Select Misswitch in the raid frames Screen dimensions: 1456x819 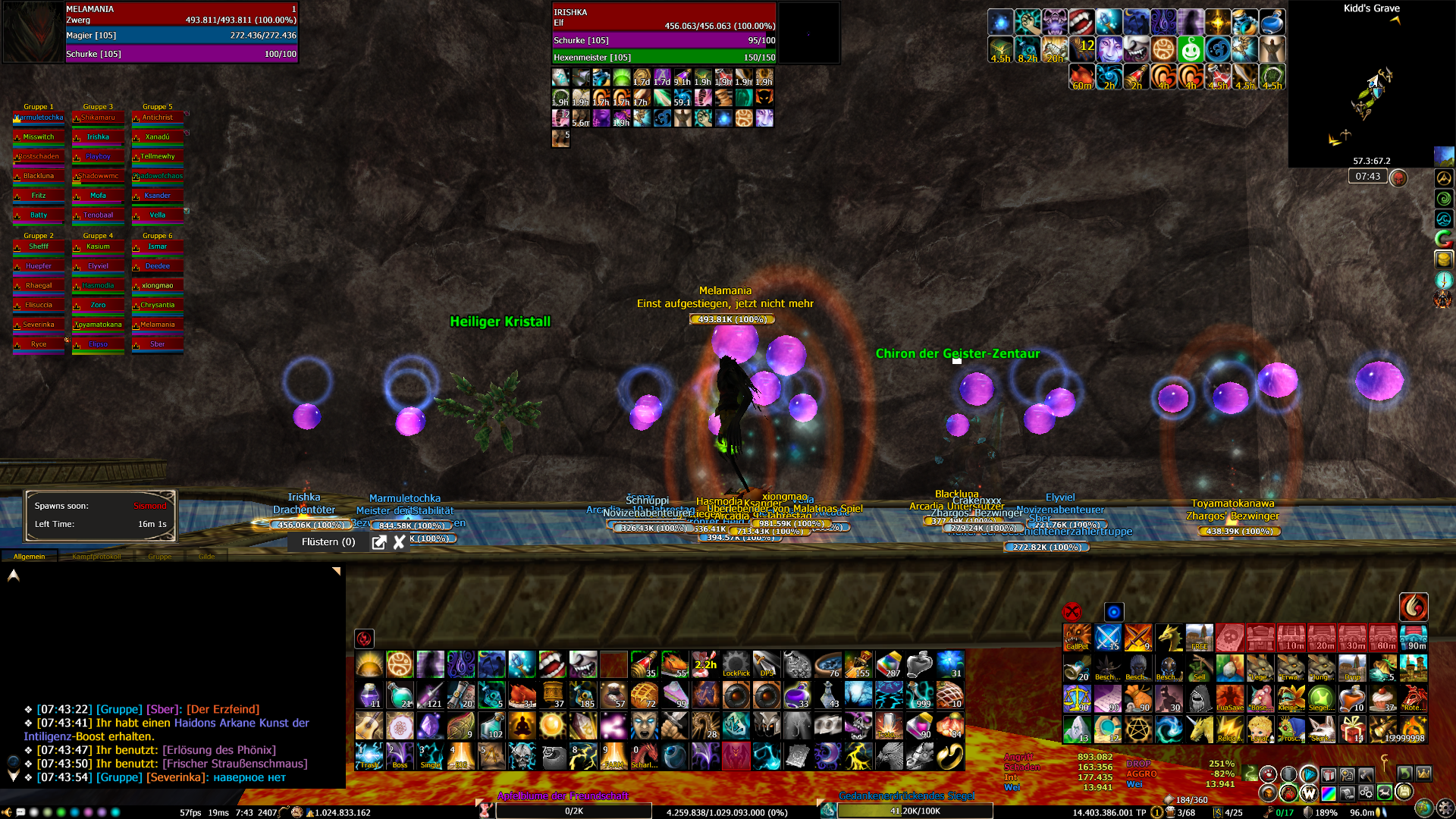[39, 137]
